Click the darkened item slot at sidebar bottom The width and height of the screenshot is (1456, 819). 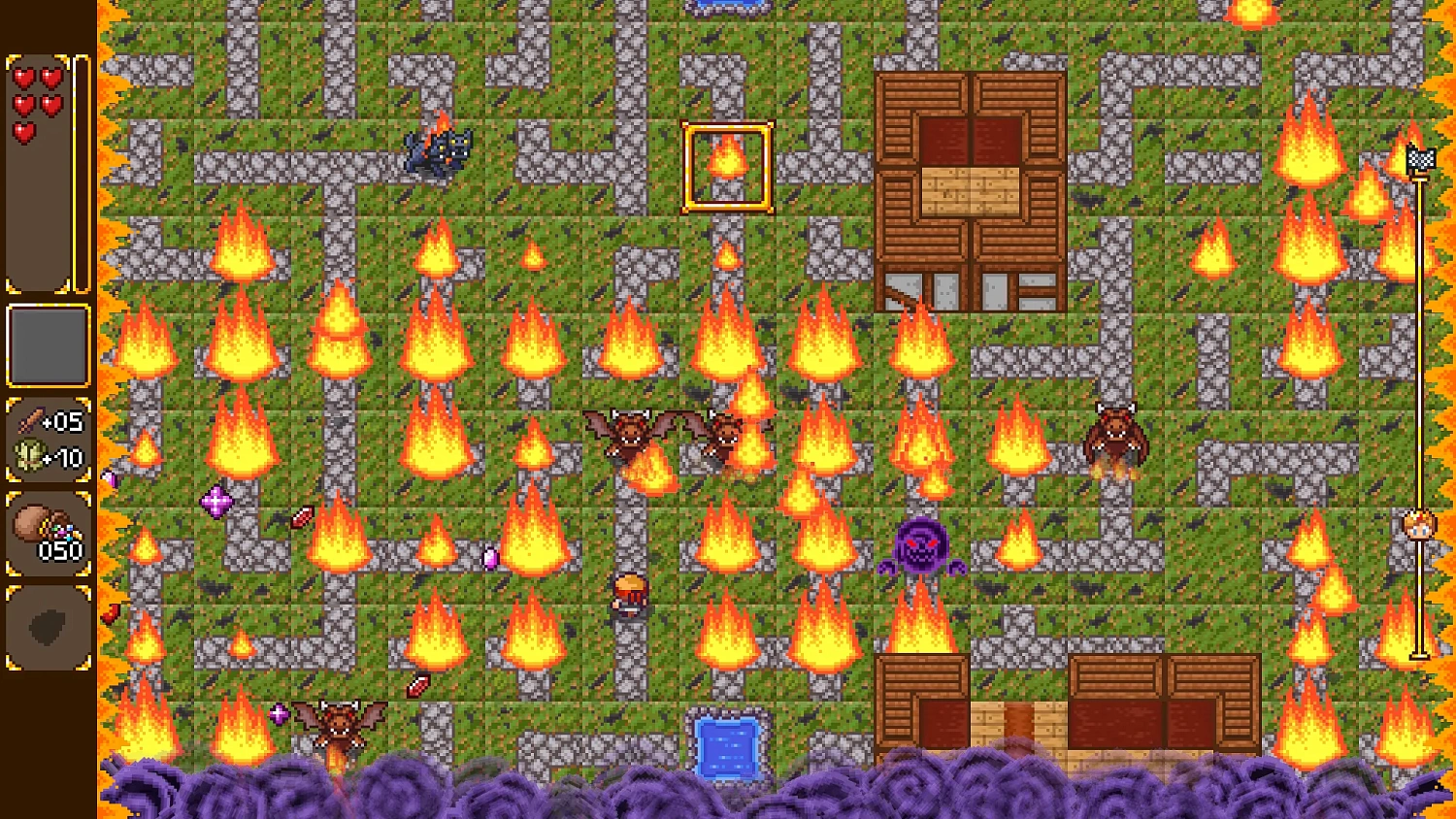pos(48,628)
